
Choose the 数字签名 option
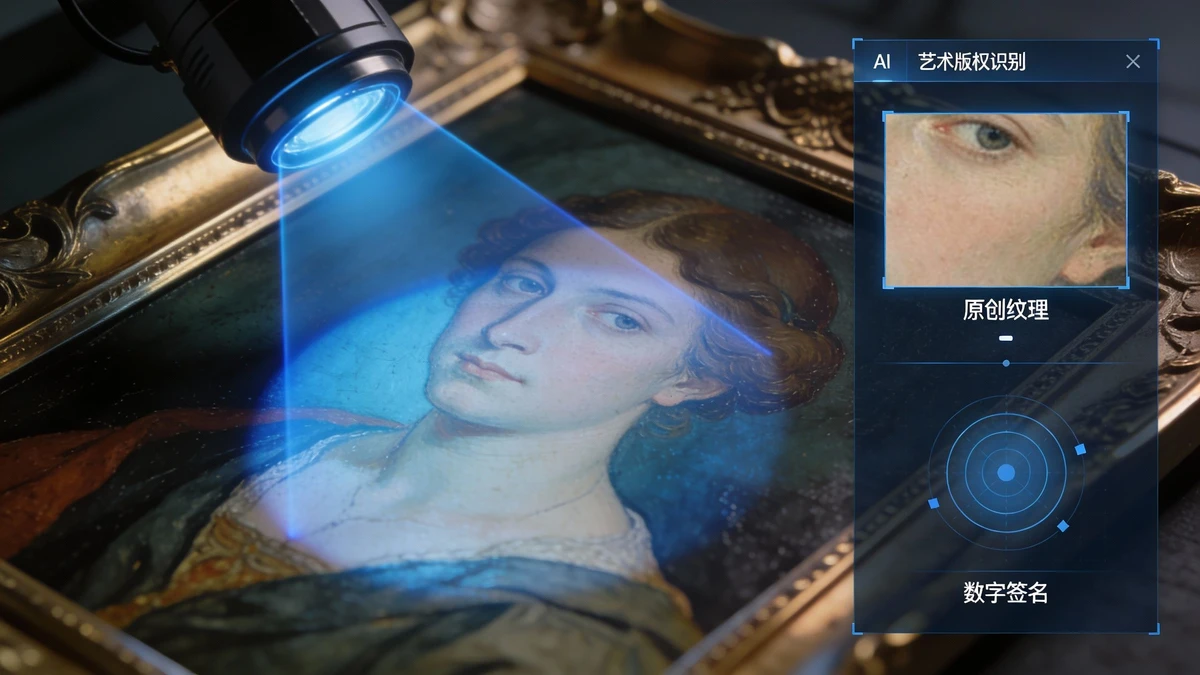[1005, 593]
